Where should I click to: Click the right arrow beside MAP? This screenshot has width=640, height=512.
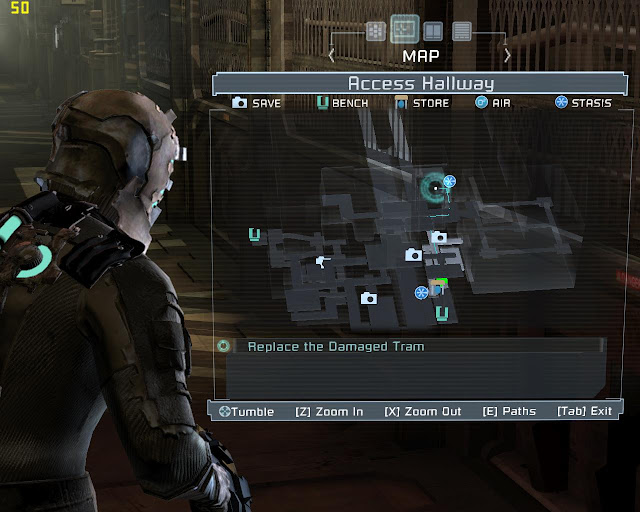click(x=508, y=55)
